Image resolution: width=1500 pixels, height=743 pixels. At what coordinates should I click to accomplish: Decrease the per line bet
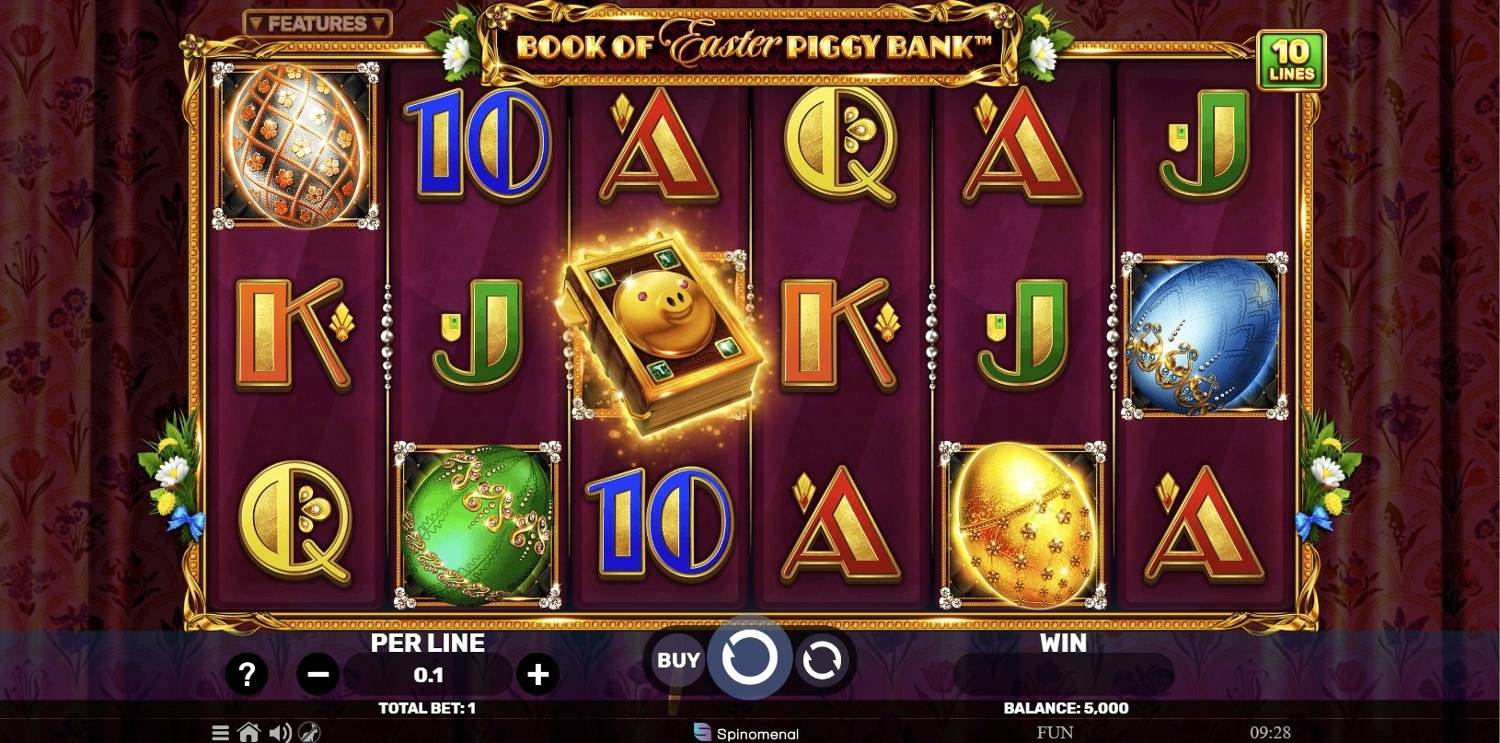pos(318,675)
